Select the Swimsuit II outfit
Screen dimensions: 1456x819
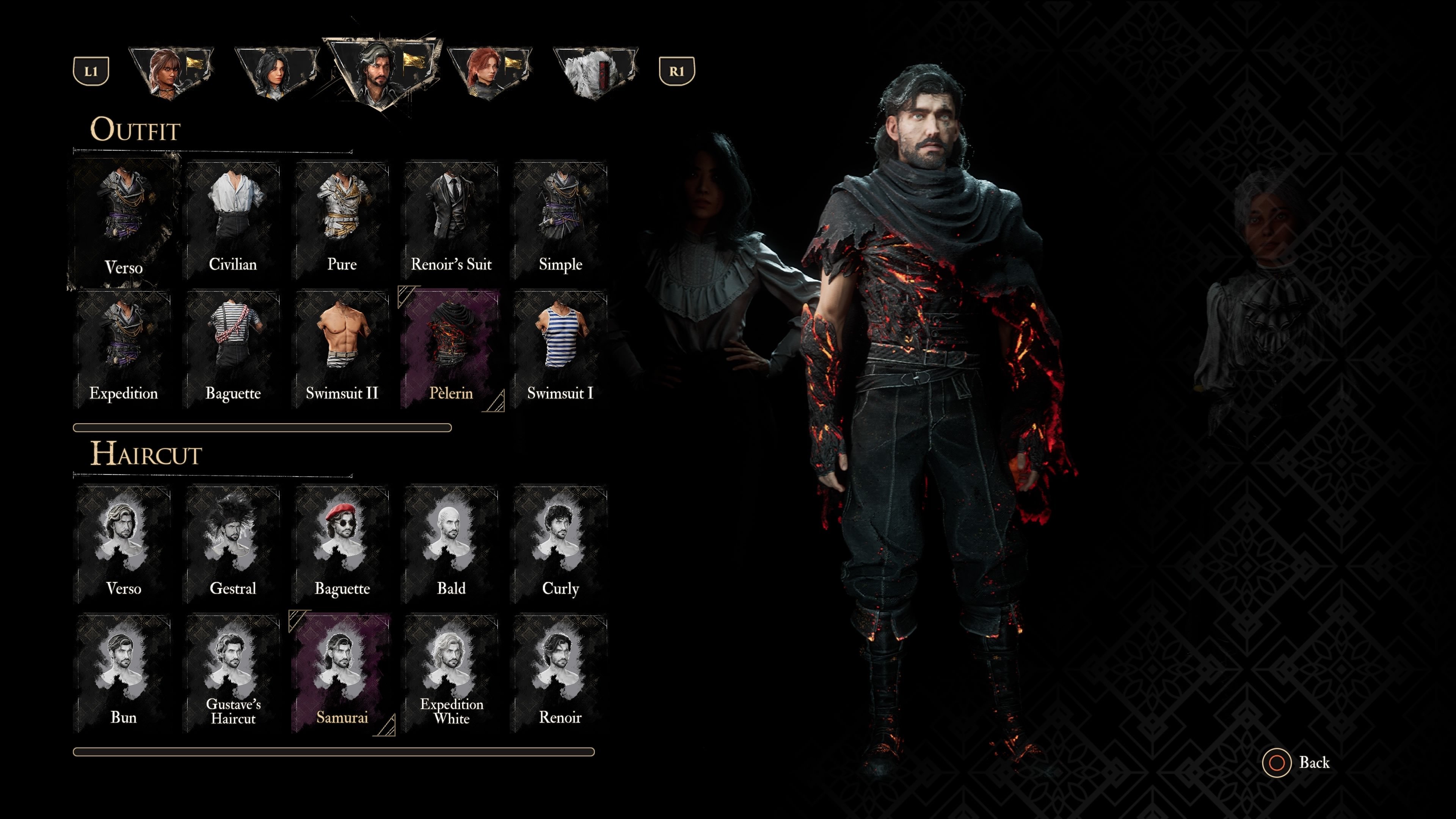(342, 348)
